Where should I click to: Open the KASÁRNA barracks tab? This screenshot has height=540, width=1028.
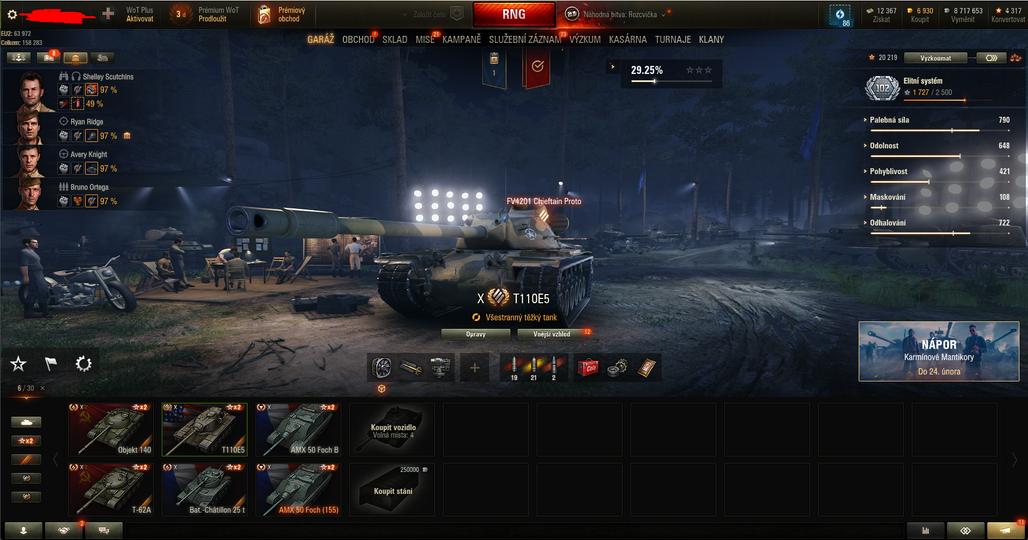point(628,40)
